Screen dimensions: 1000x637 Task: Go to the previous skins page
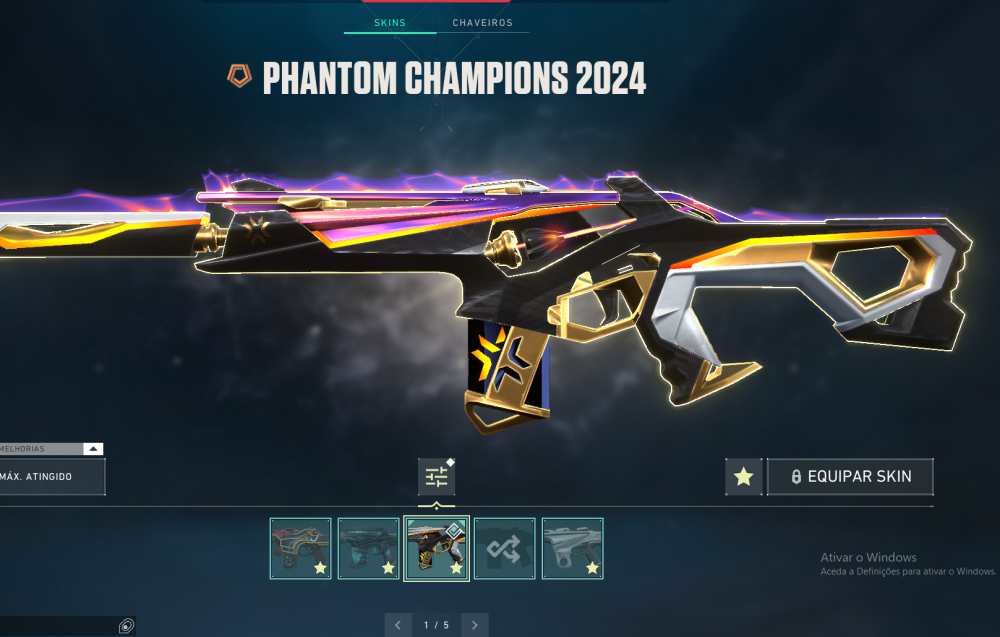398,625
